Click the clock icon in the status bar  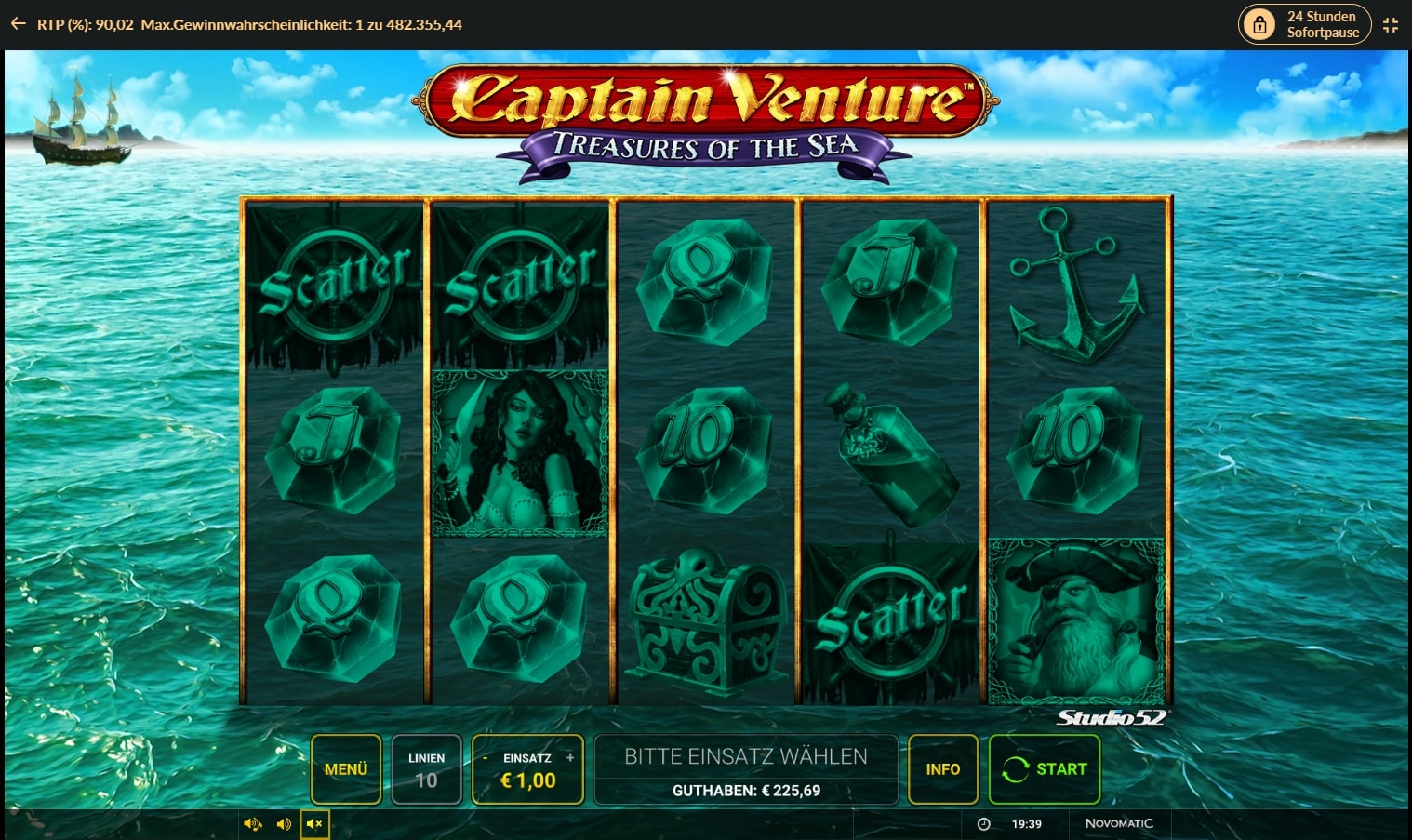coord(983,823)
